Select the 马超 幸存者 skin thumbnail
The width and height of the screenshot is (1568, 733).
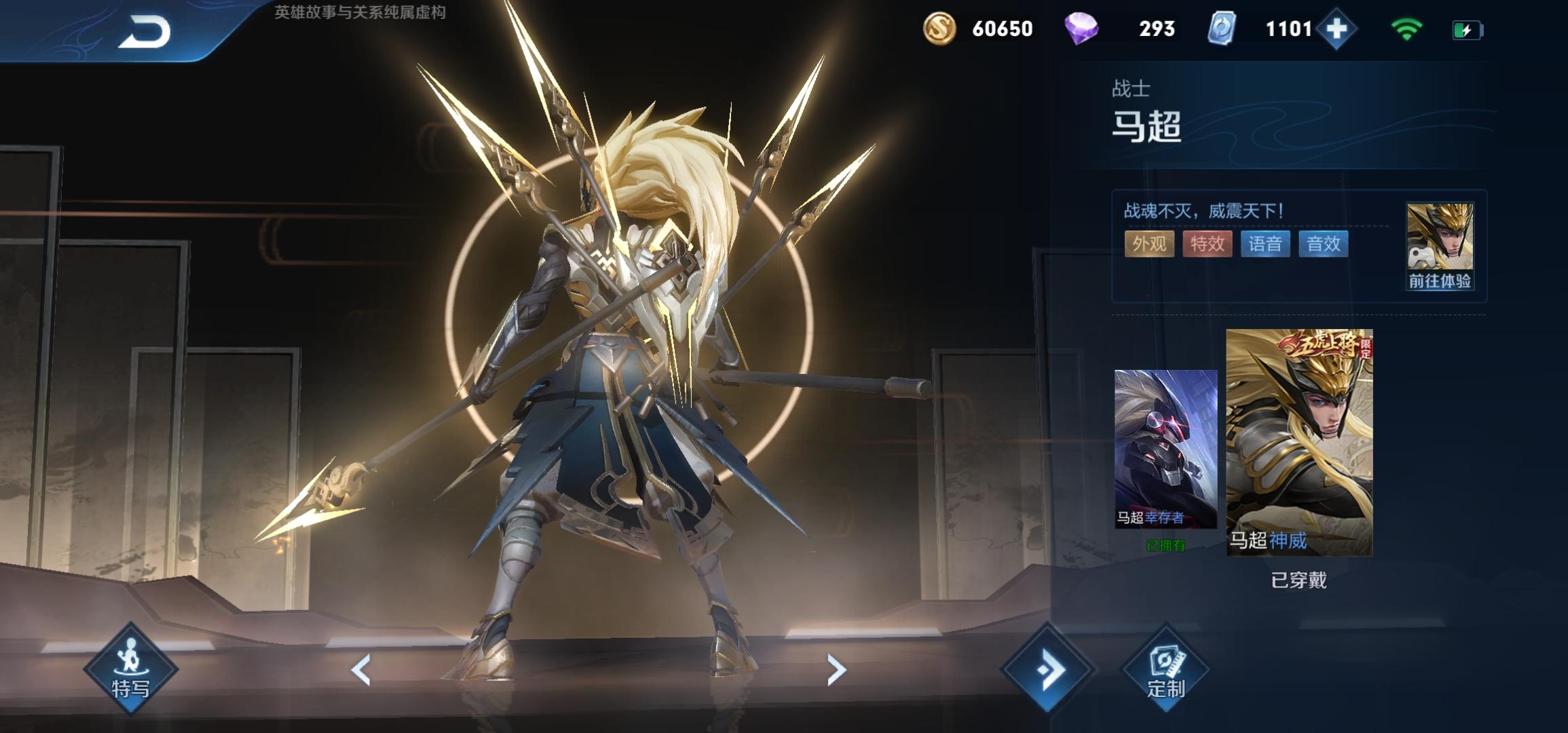[1165, 449]
